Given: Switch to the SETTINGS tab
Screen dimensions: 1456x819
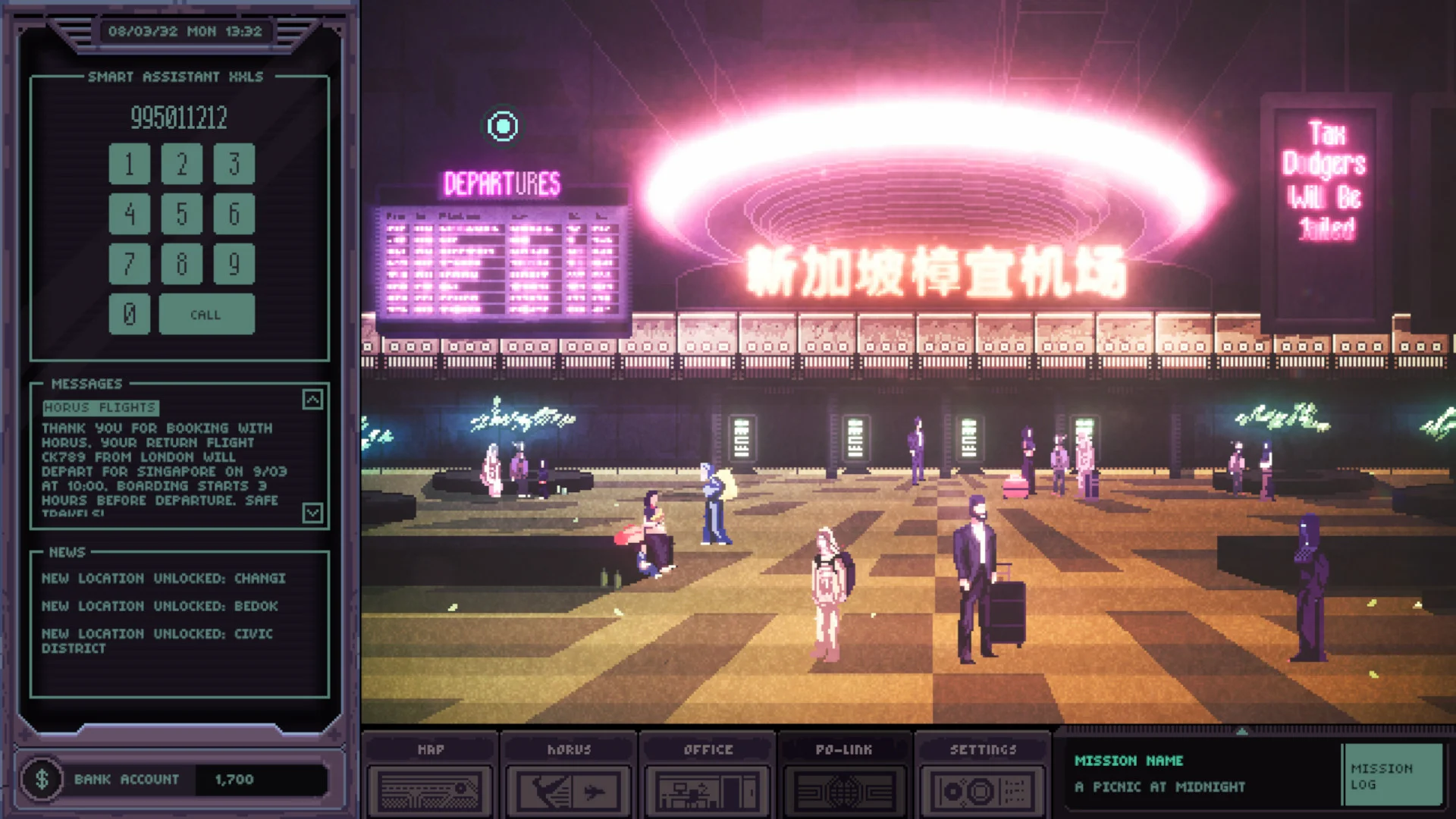Looking at the screenshot, I should pyautogui.click(x=982, y=750).
